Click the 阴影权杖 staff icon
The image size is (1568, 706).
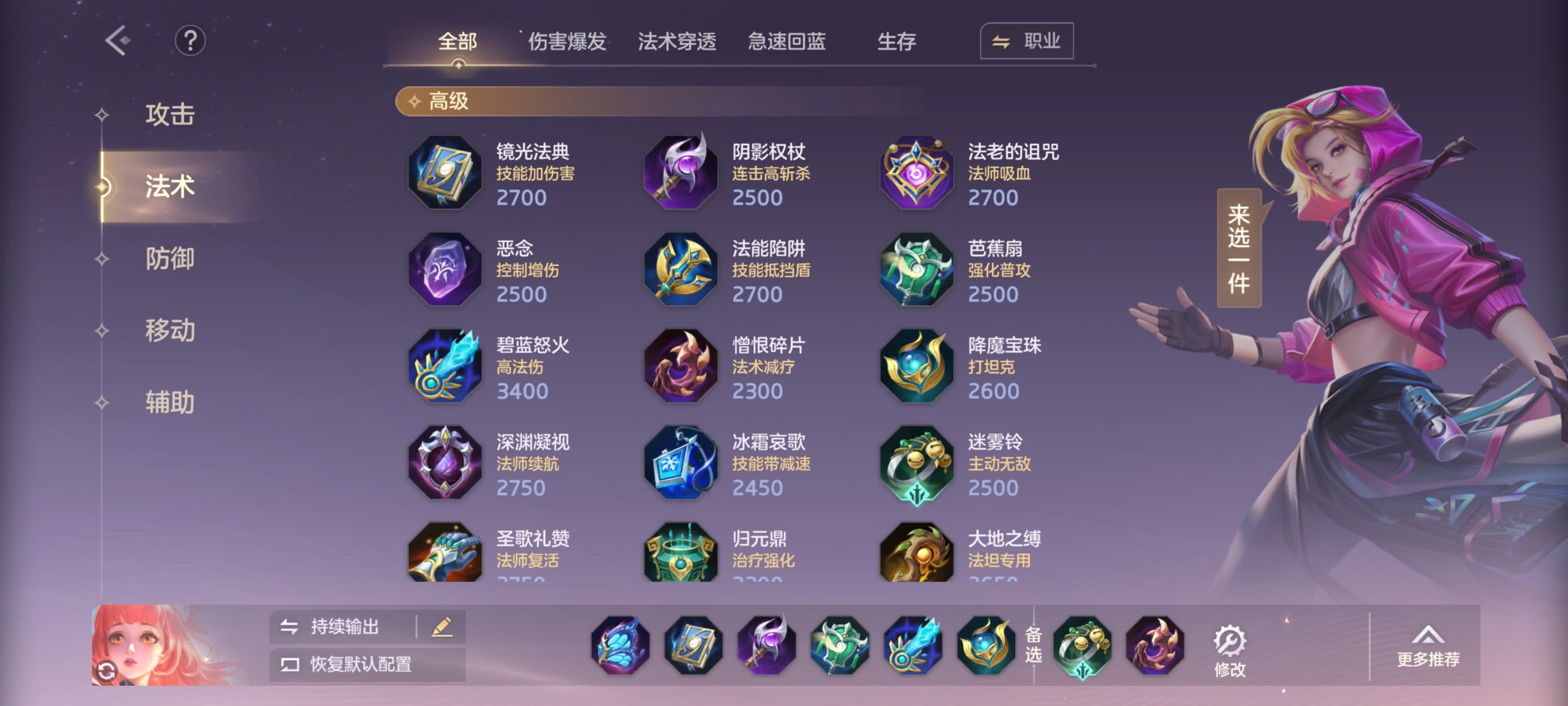tap(680, 173)
